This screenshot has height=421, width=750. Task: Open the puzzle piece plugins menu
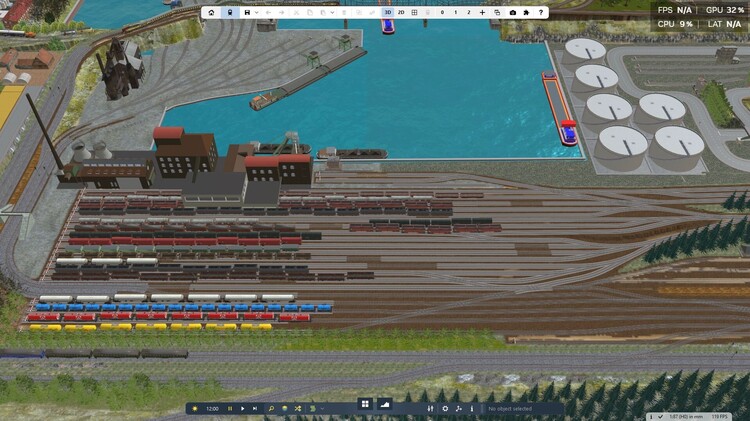[x=527, y=13]
